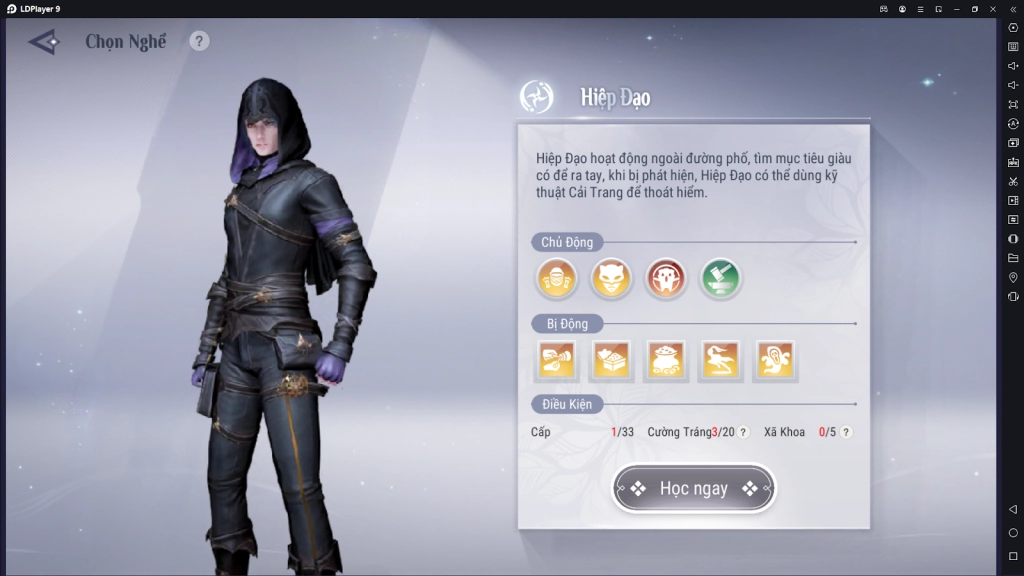Image resolution: width=1024 pixels, height=576 pixels.
Task: Go back using the arrow beside Chọn Nghề
Action: point(45,42)
